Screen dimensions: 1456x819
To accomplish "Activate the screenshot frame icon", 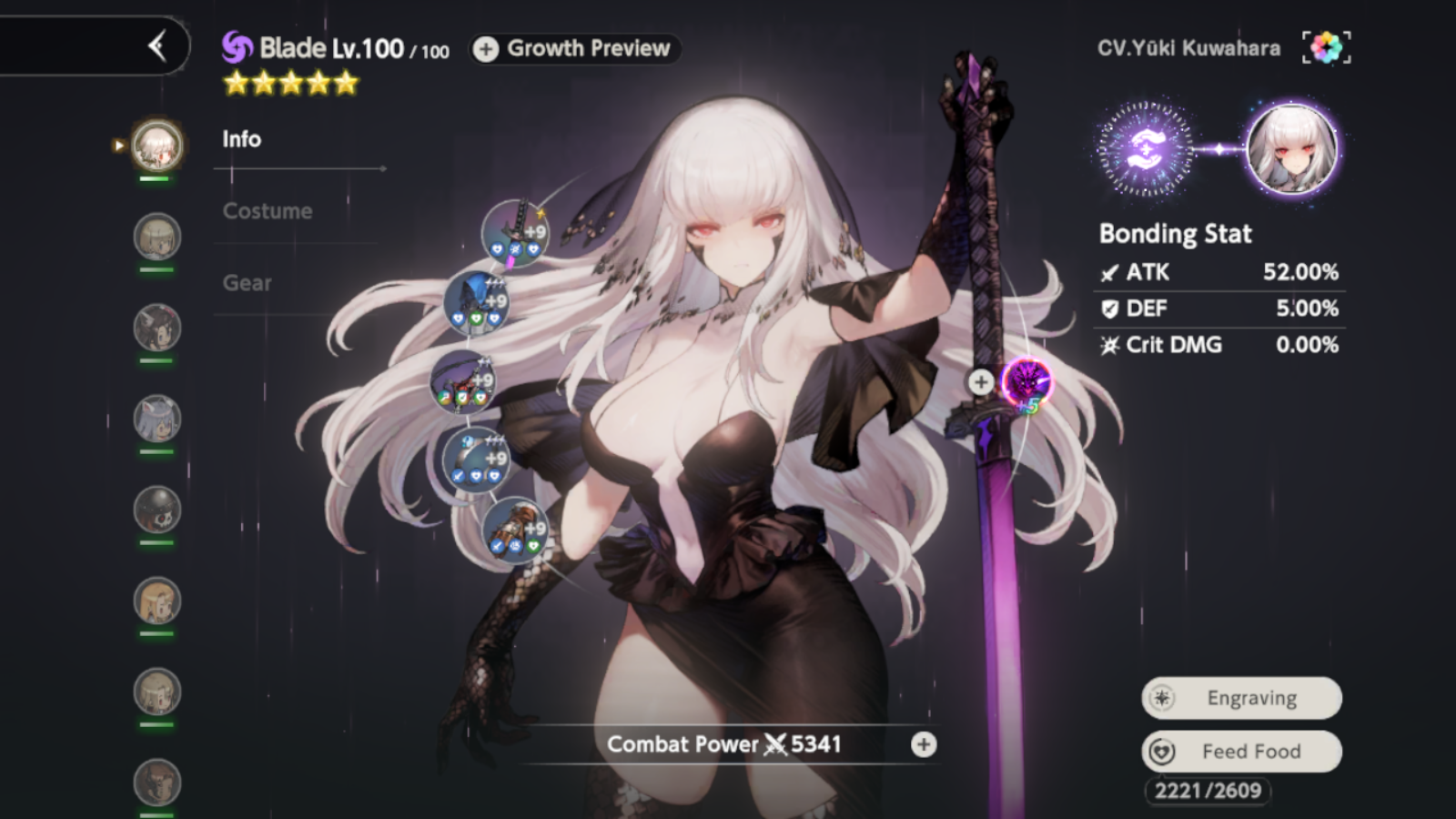I will 1326,47.
